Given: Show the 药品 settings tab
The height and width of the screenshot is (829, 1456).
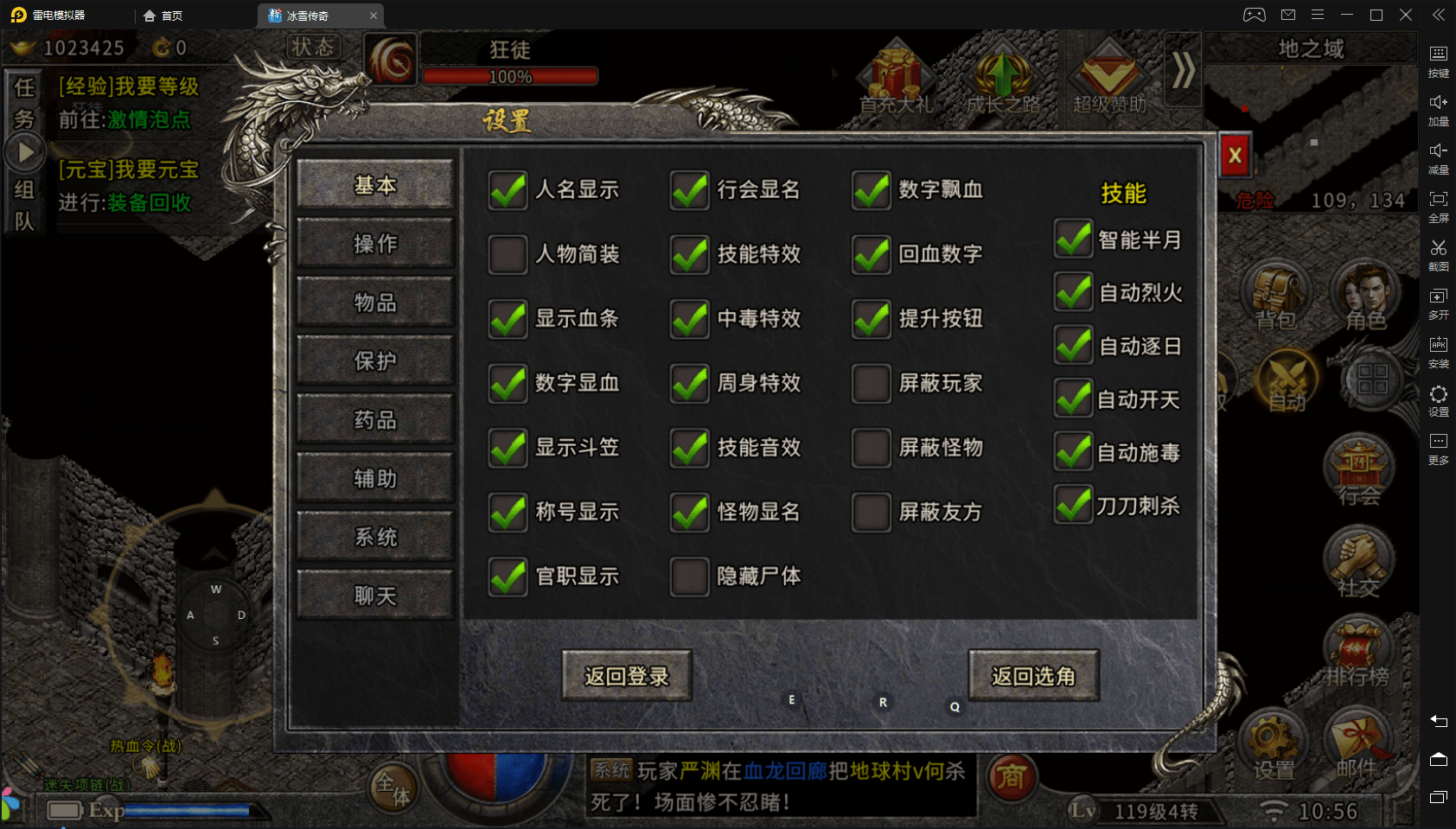Looking at the screenshot, I should [375, 419].
